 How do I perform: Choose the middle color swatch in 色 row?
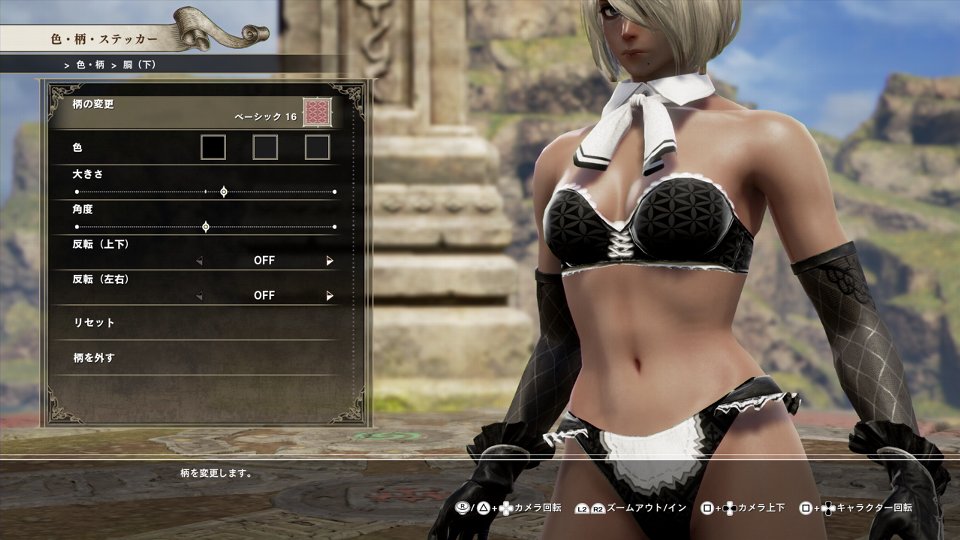tap(265, 148)
